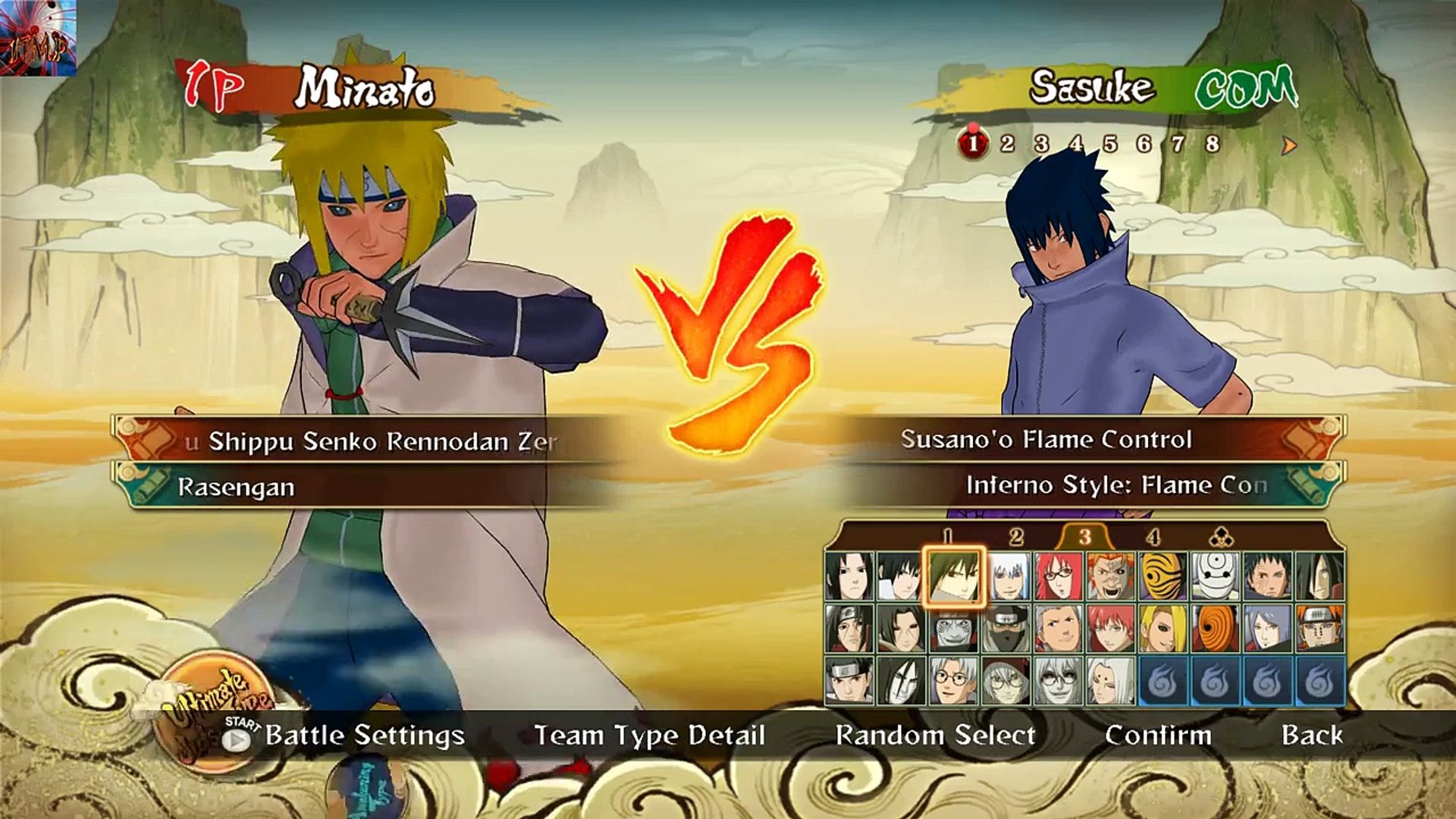Pick blonde Deidara's portrait

(x=1163, y=629)
